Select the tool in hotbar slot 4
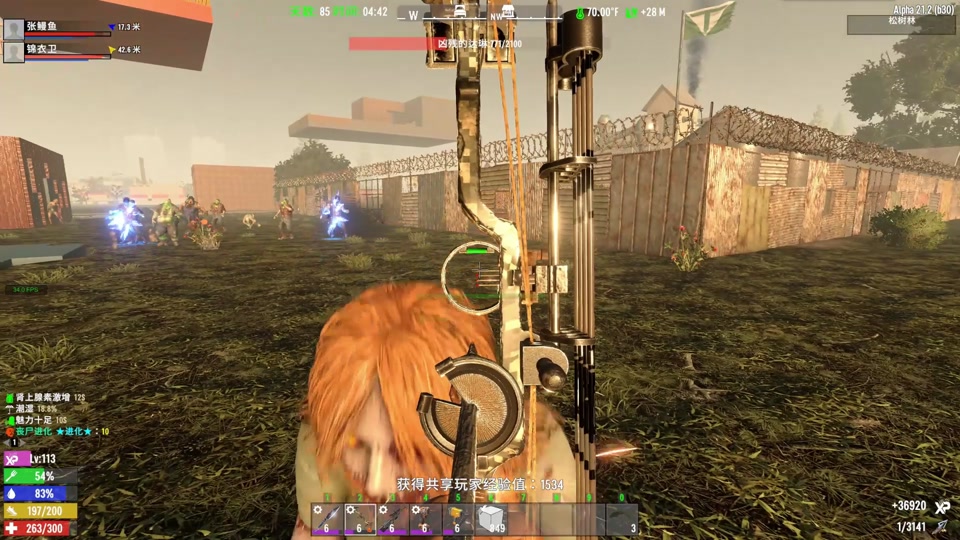This screenshot has height=540, width=960. 425,519
